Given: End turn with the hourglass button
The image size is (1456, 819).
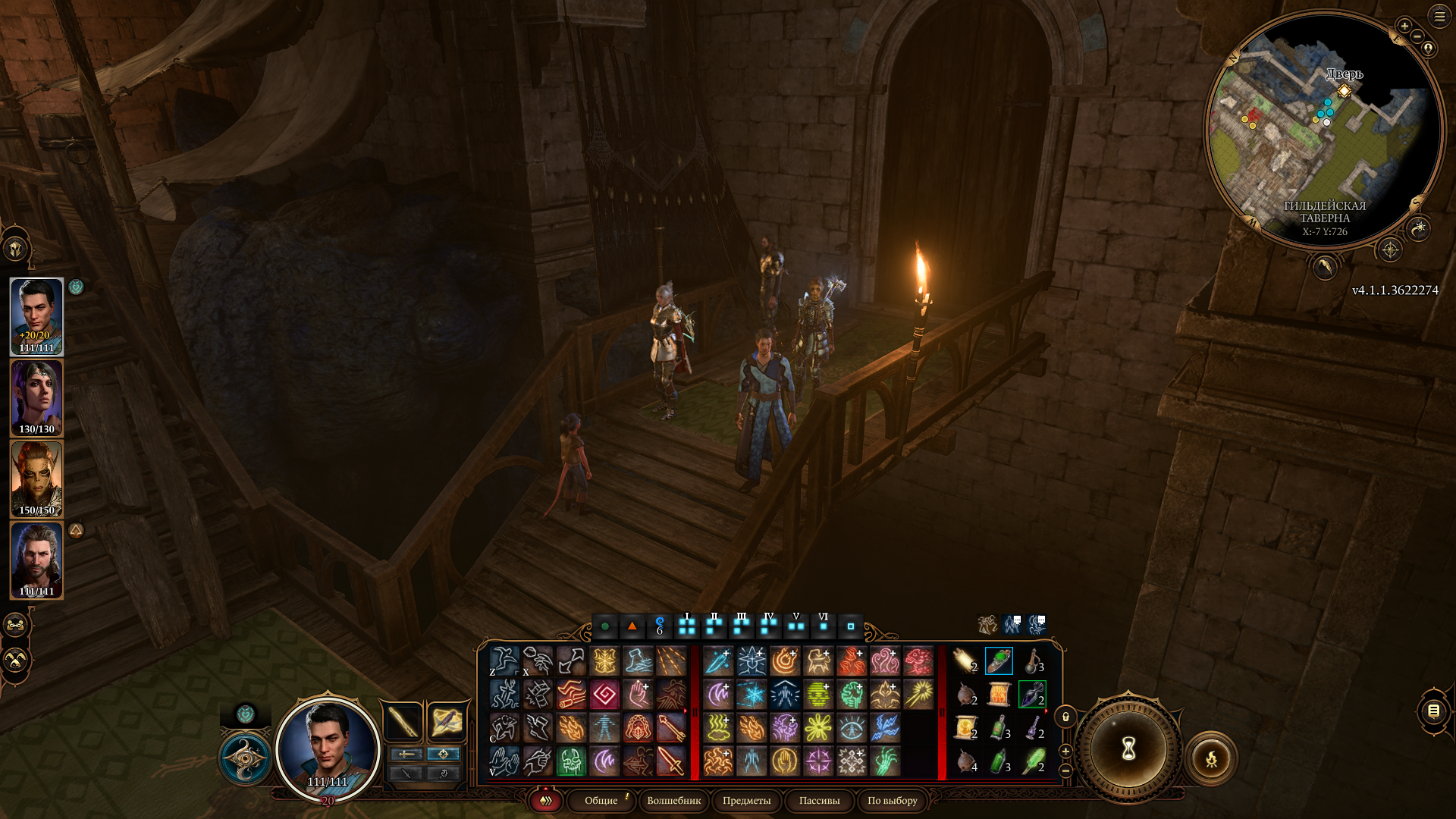Looking at the screenshot, I should [x=1128, y=749].
